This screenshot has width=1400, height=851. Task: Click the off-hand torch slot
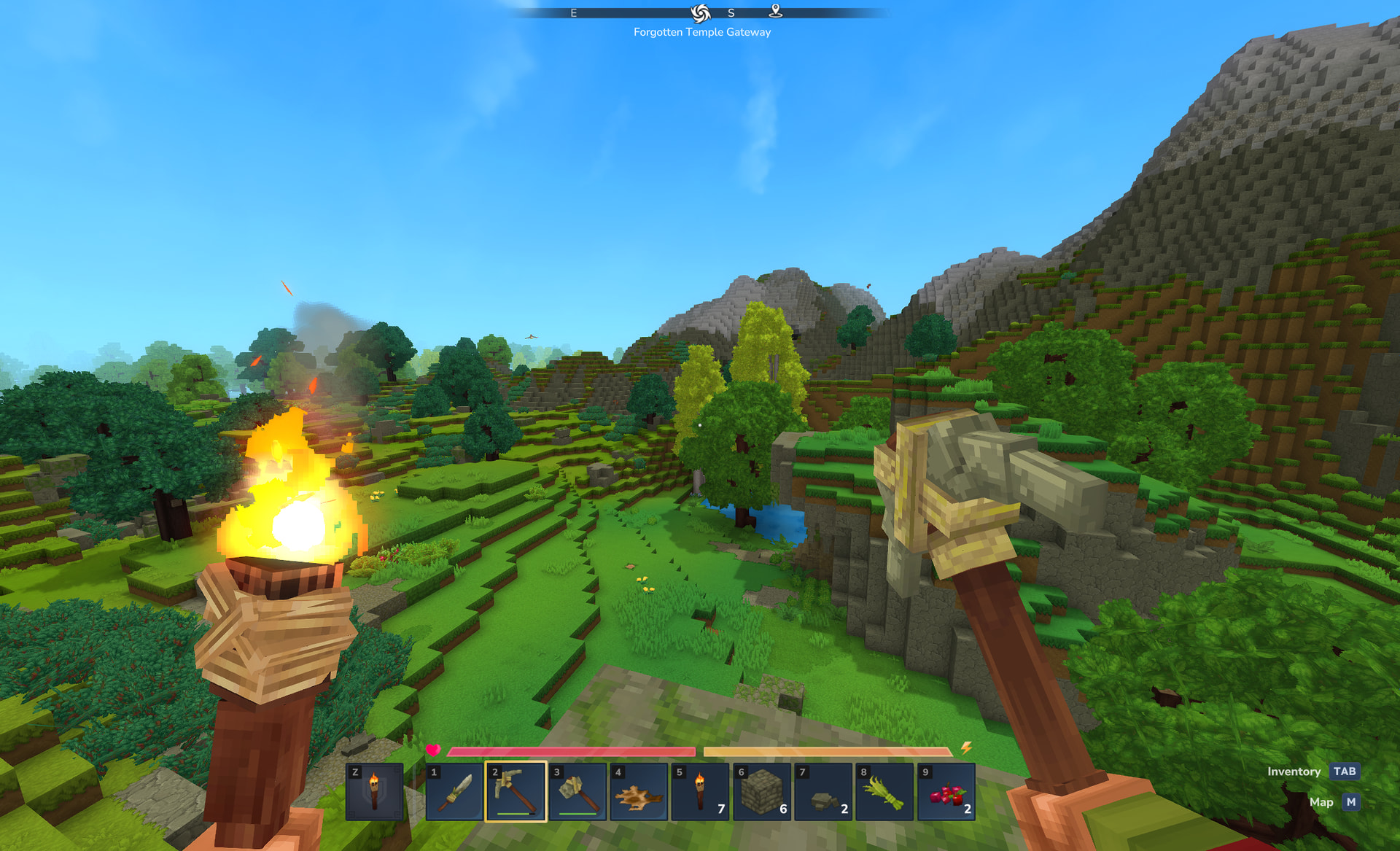pos(374,792)
